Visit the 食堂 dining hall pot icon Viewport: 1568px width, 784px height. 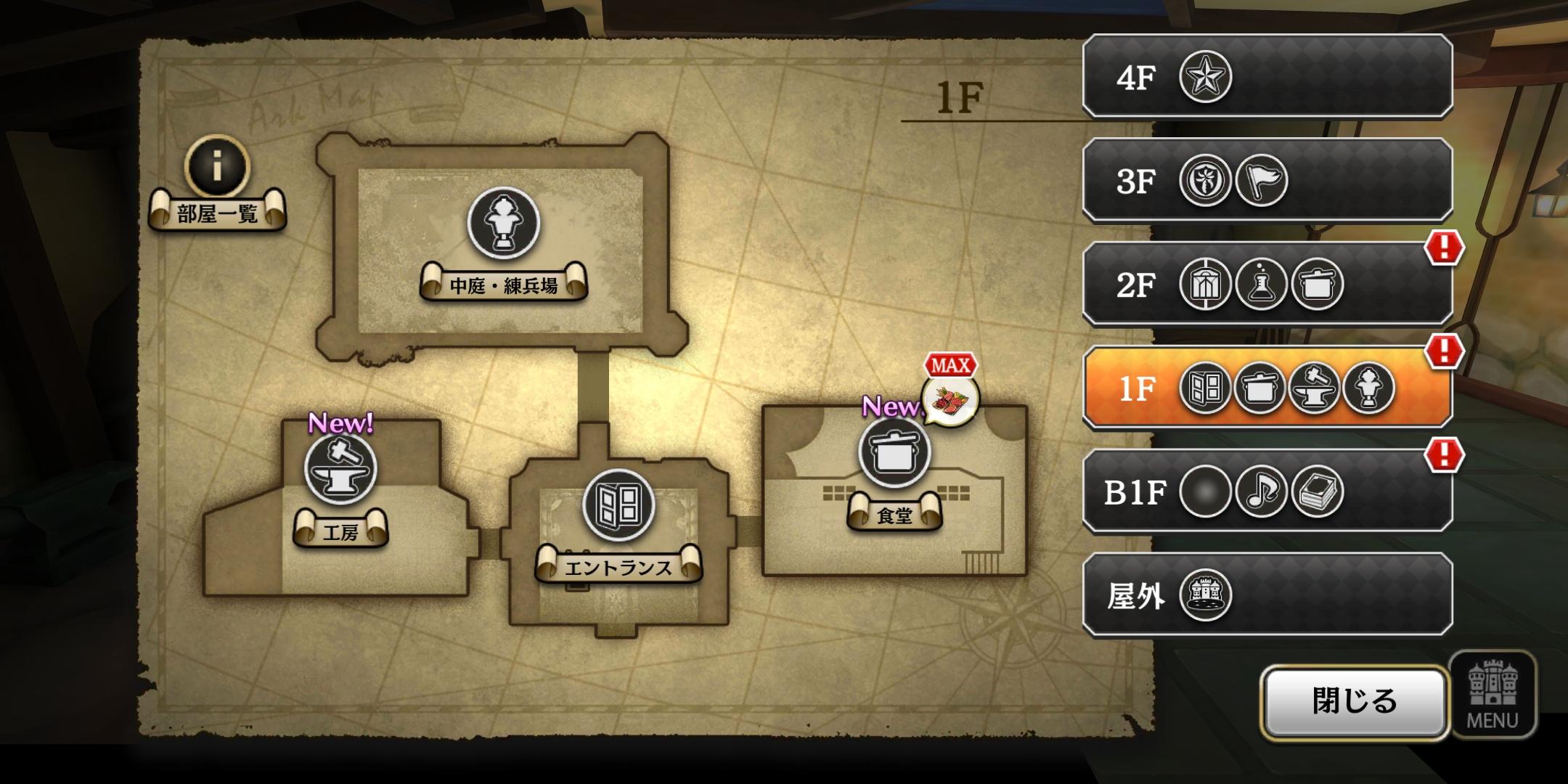coord(894,452)
